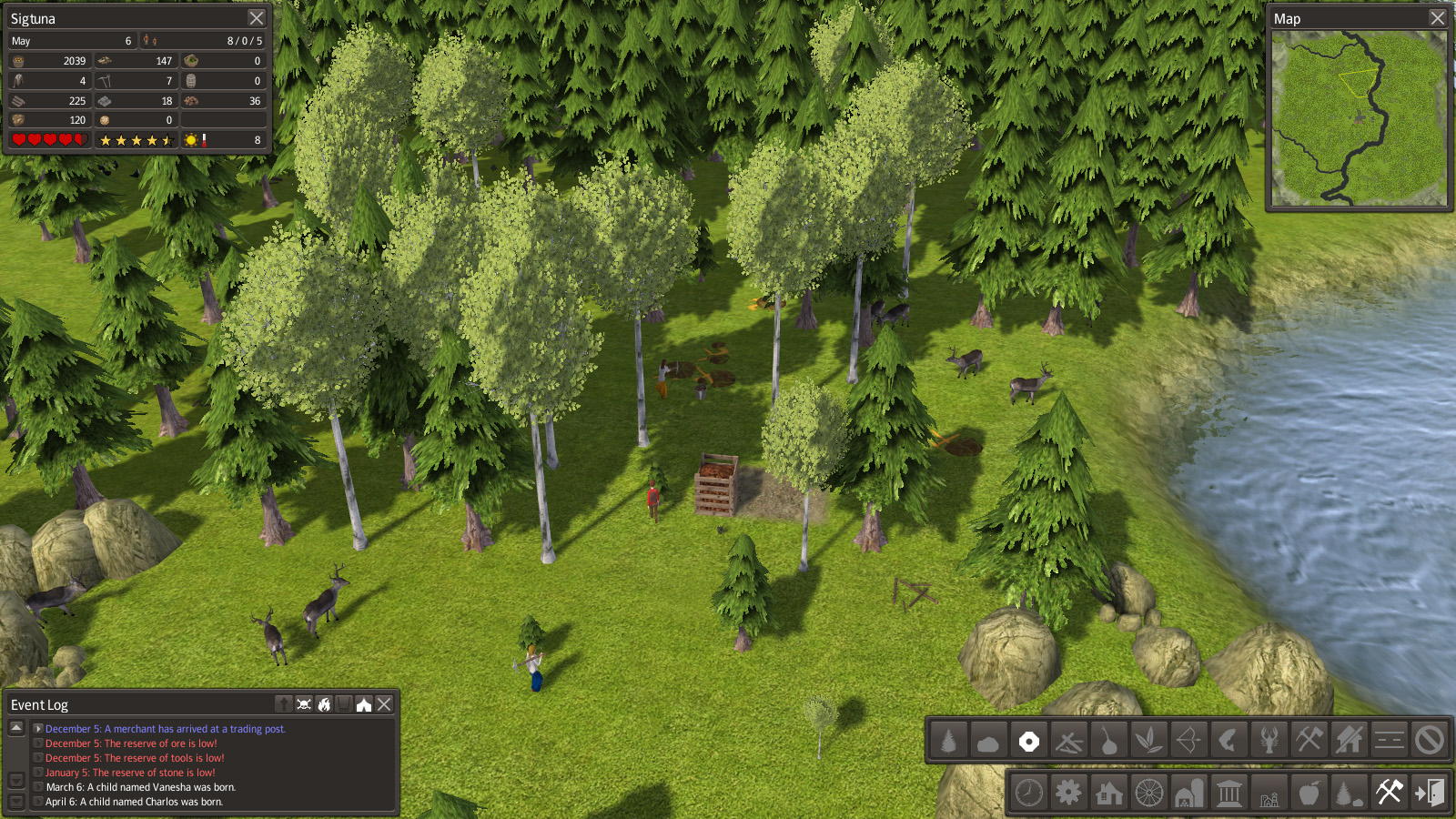Open the housing construction menu
The height and width of the screenshot is (819, 1456).
click(1108, 793)
